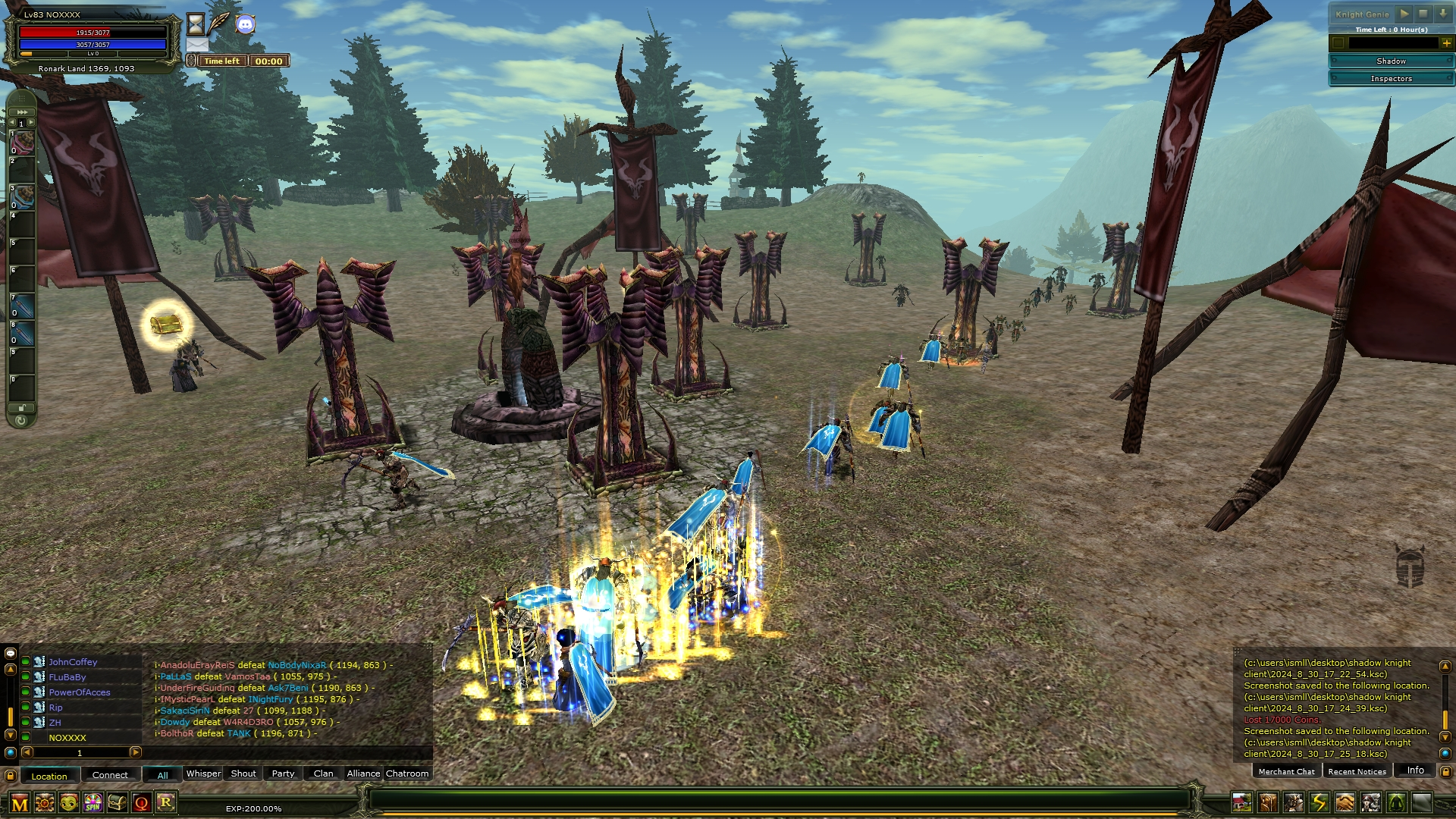The height and width of the screenshot is (819, 1456).
Task: Select JohnCoffey in the player list
Action: 73,662
